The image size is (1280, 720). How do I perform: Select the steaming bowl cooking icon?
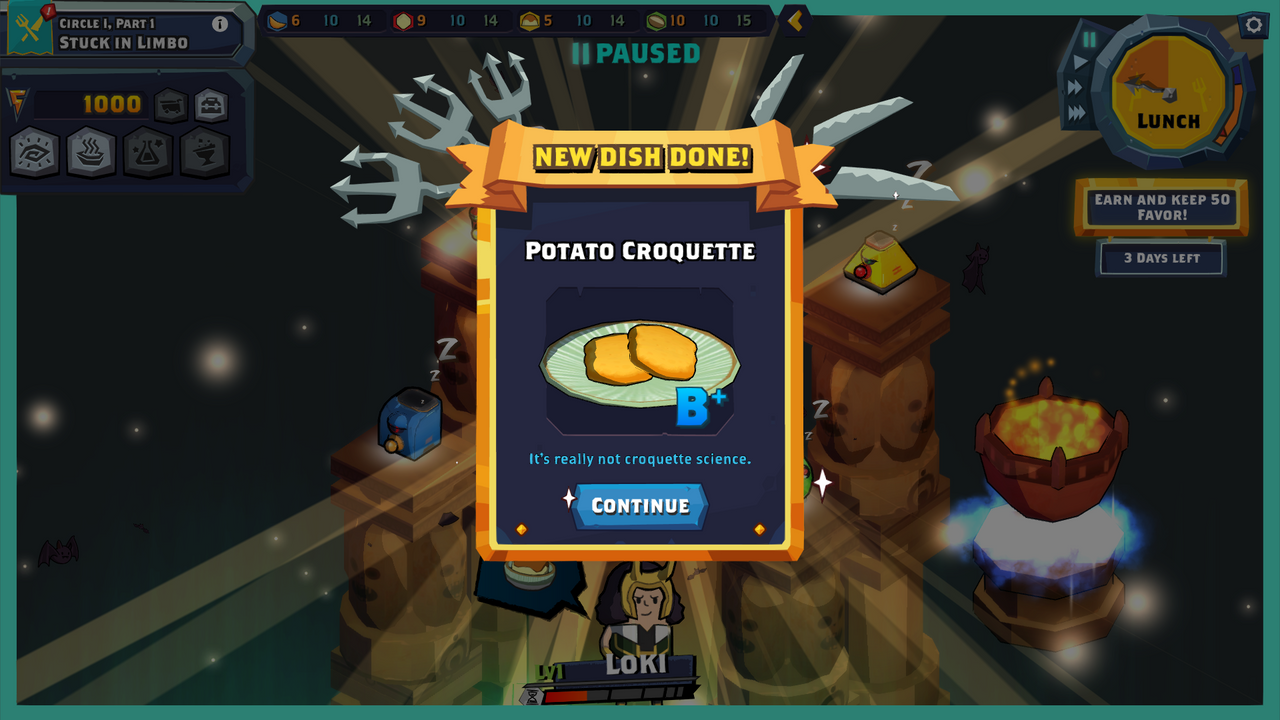pyautogui.click(x=90, y=152)
